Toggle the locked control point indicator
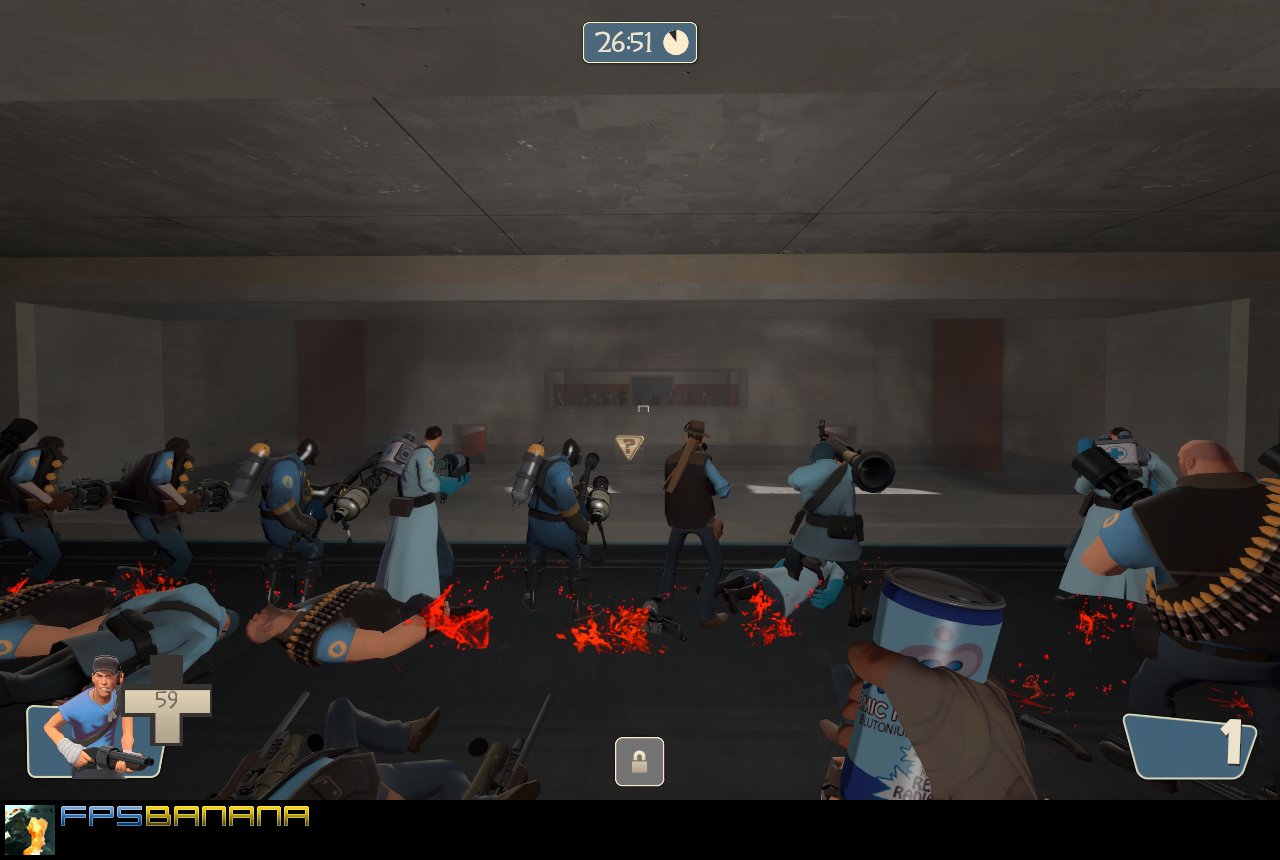1280x860 pixels. pos(640,761)
